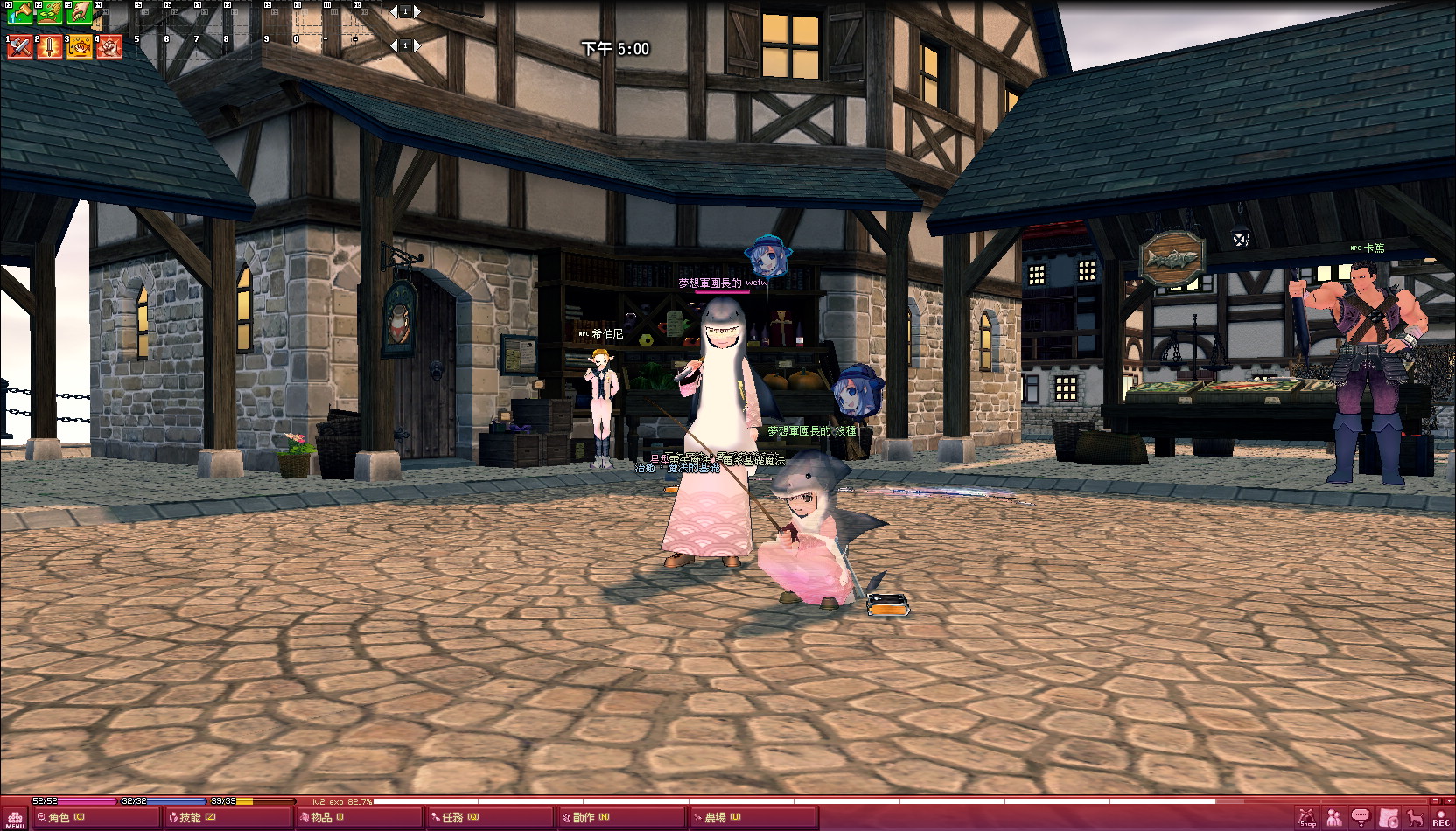Activate the crossed axe and sword skill
The image size is (1456, 831).
[19, 46]
